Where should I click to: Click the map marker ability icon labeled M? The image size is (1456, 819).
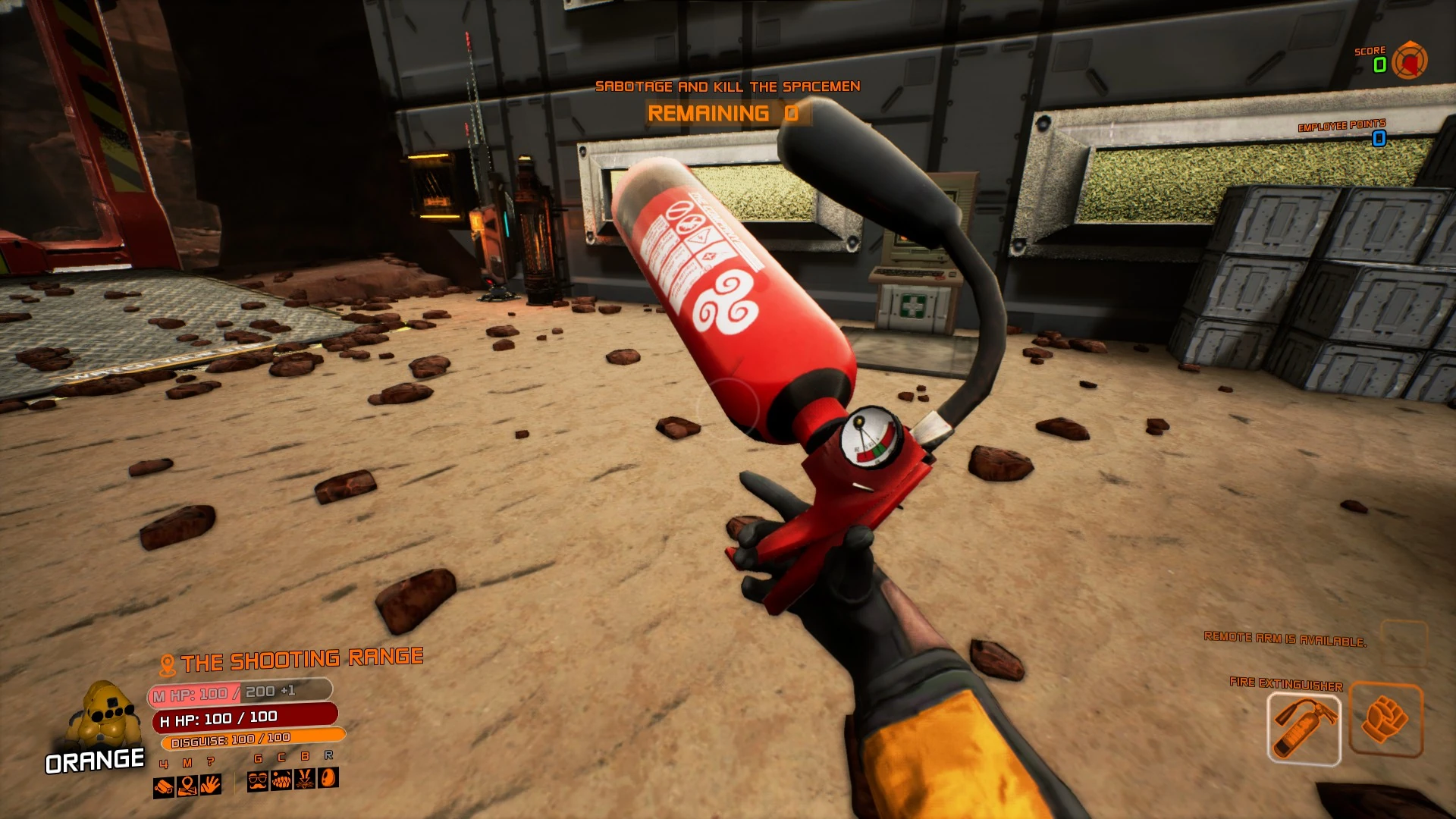click(x=187, y=786)
